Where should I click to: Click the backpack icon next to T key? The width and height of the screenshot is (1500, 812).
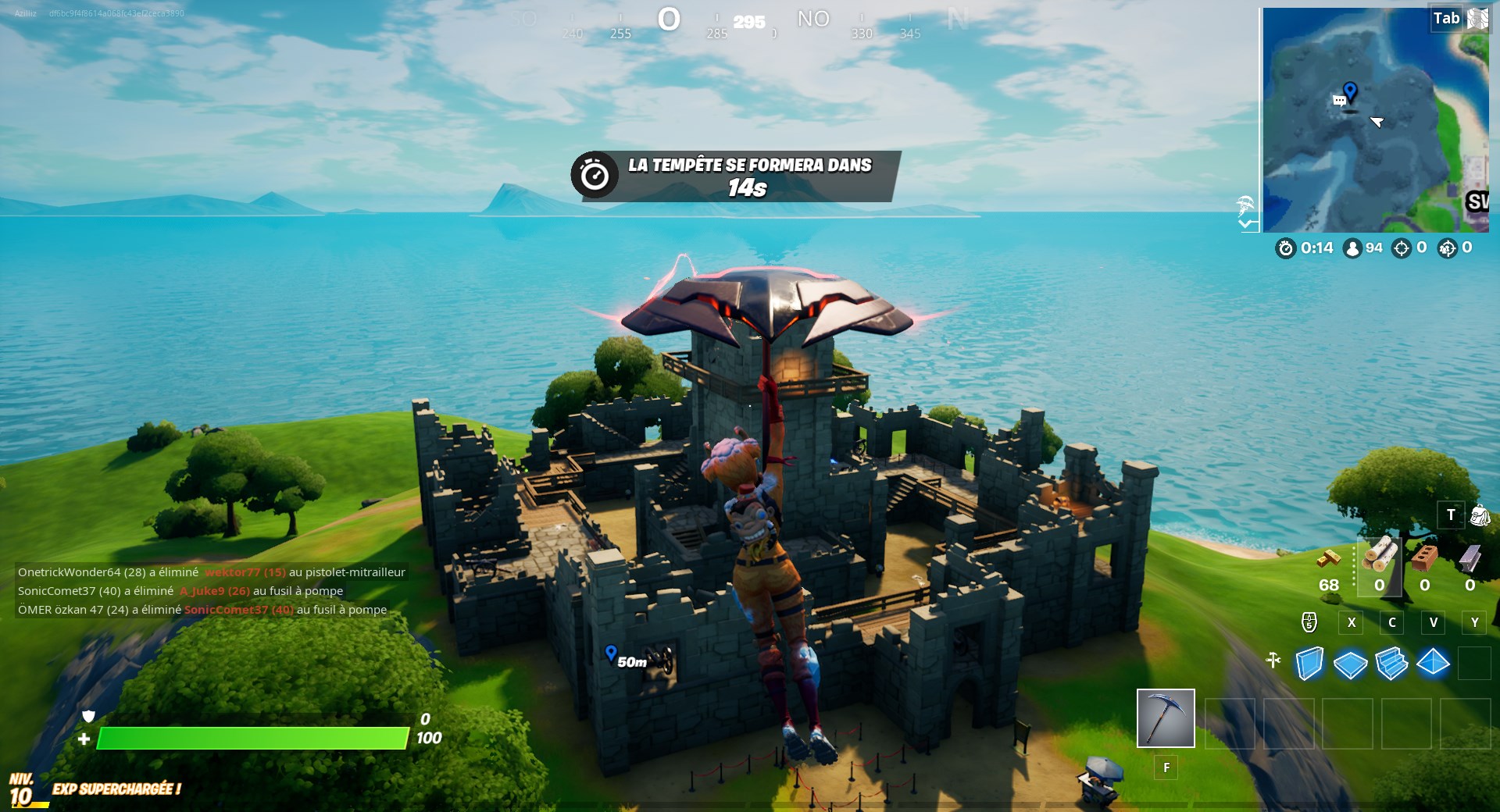click(1480, 516)
